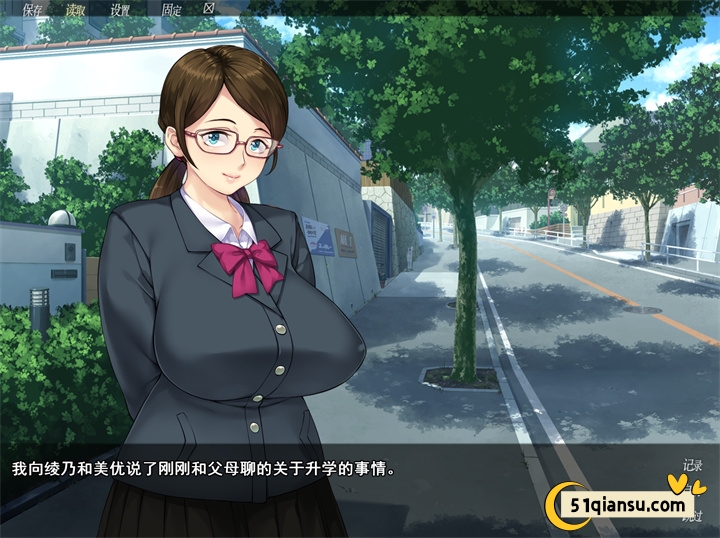Activate the 跳过 (Skip) button
The width and height of the screenshot is (720, 538).
tap(692, 516)
